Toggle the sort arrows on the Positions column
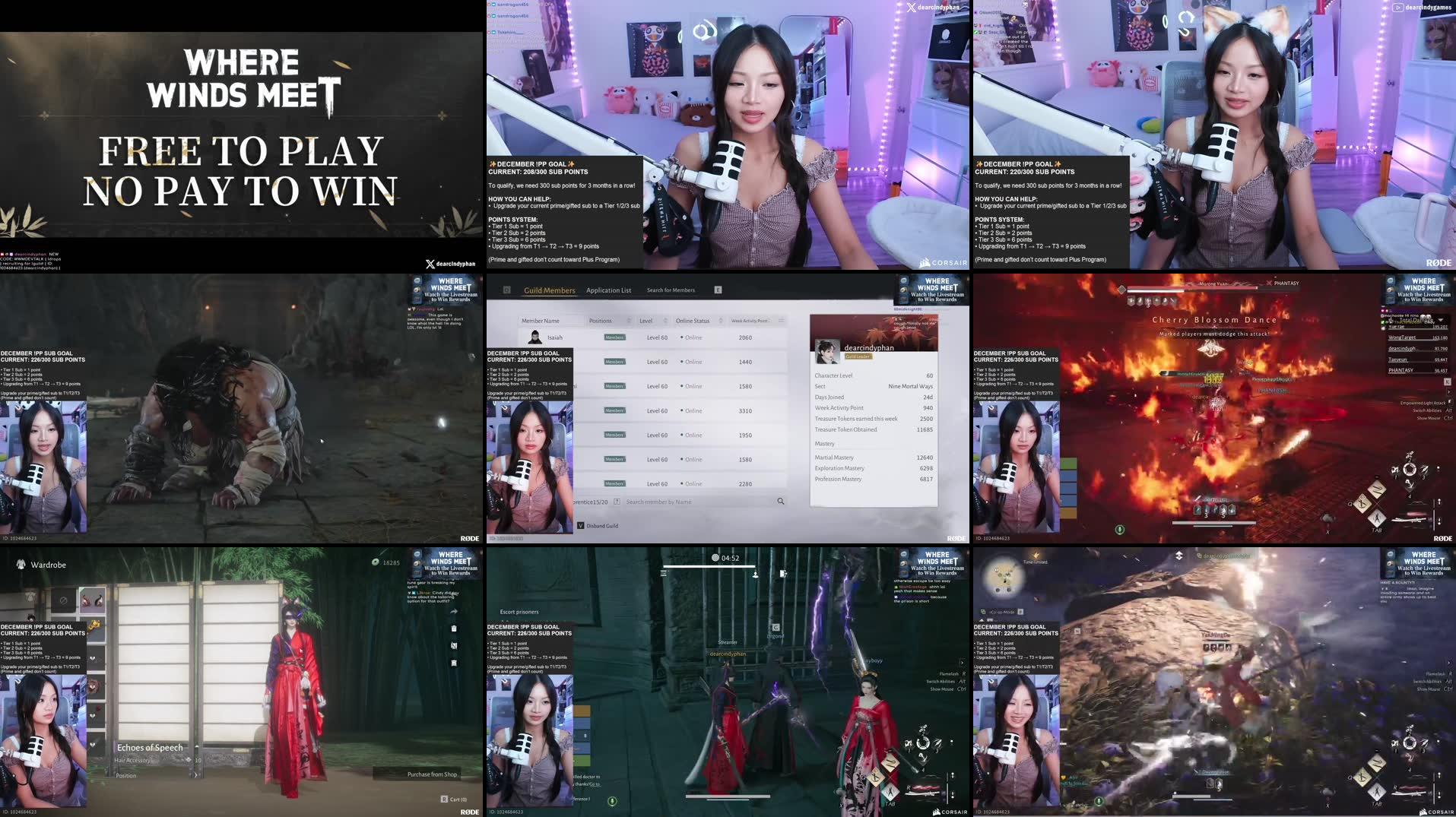 (630, 321)
